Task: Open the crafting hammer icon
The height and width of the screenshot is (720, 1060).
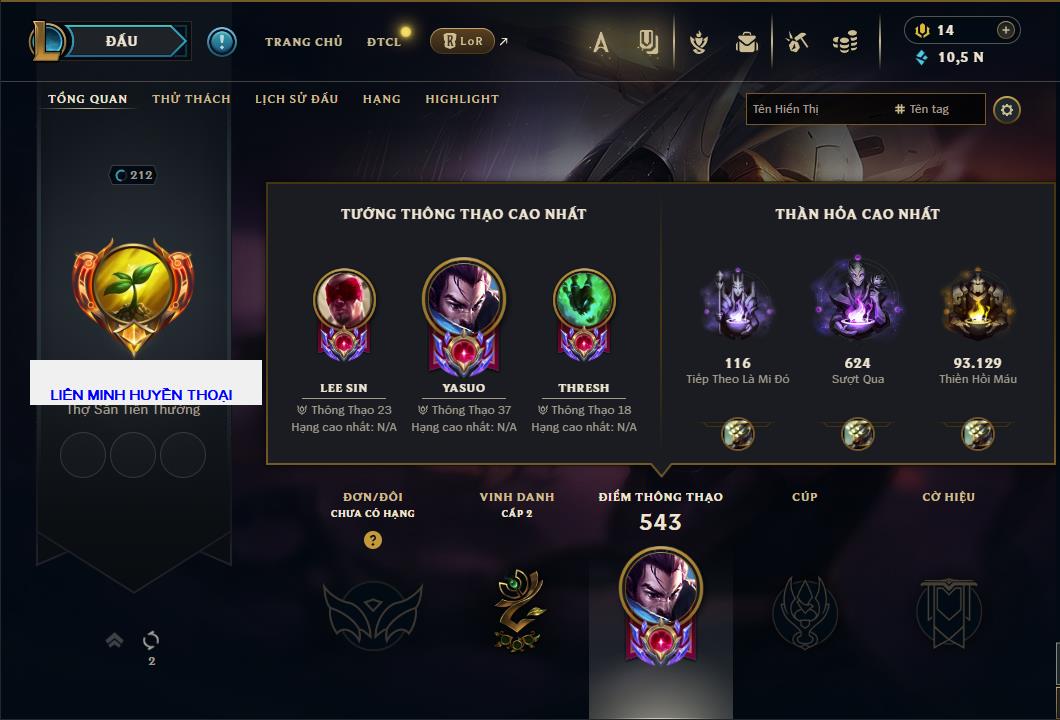Action: point(796,42)
